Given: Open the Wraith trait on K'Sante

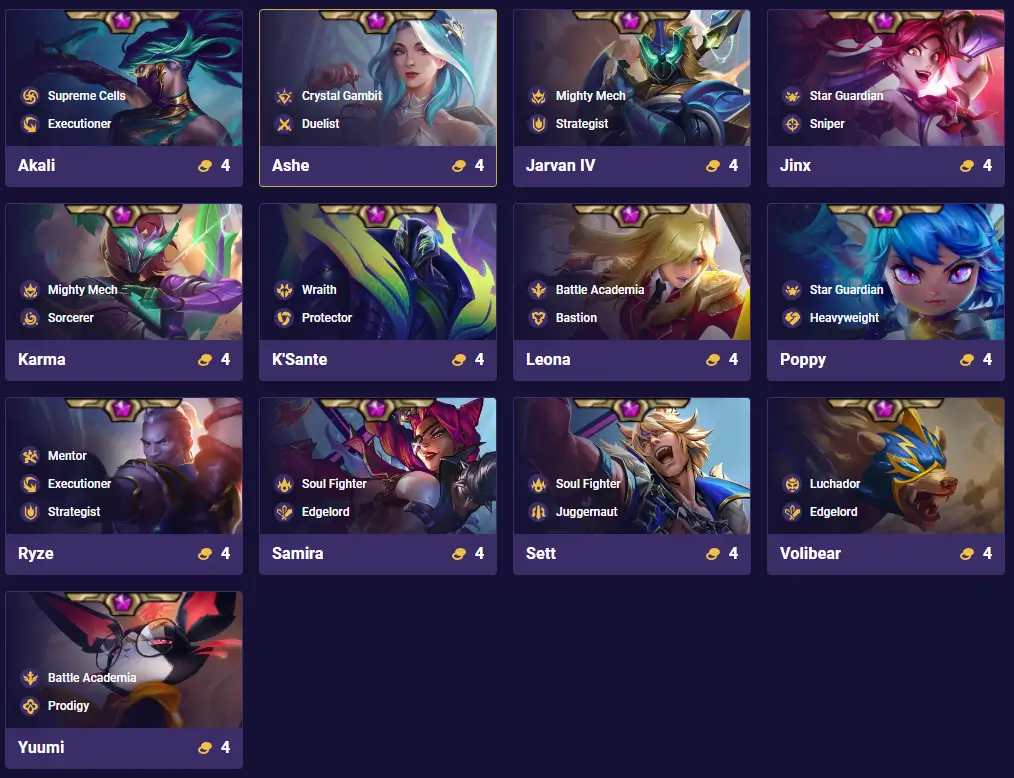Looking at the screenshot, I should pos(318,290).
